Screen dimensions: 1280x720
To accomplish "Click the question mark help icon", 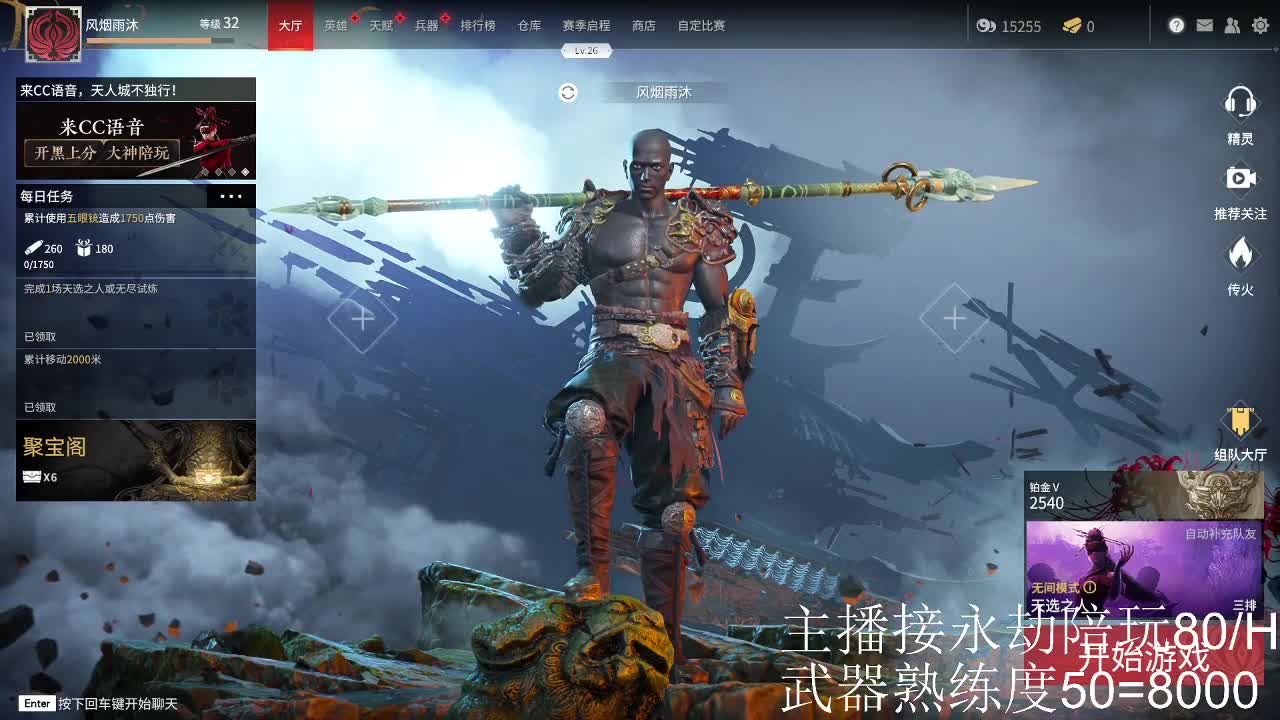I will pyautogui.click(x=1176, y=26).
